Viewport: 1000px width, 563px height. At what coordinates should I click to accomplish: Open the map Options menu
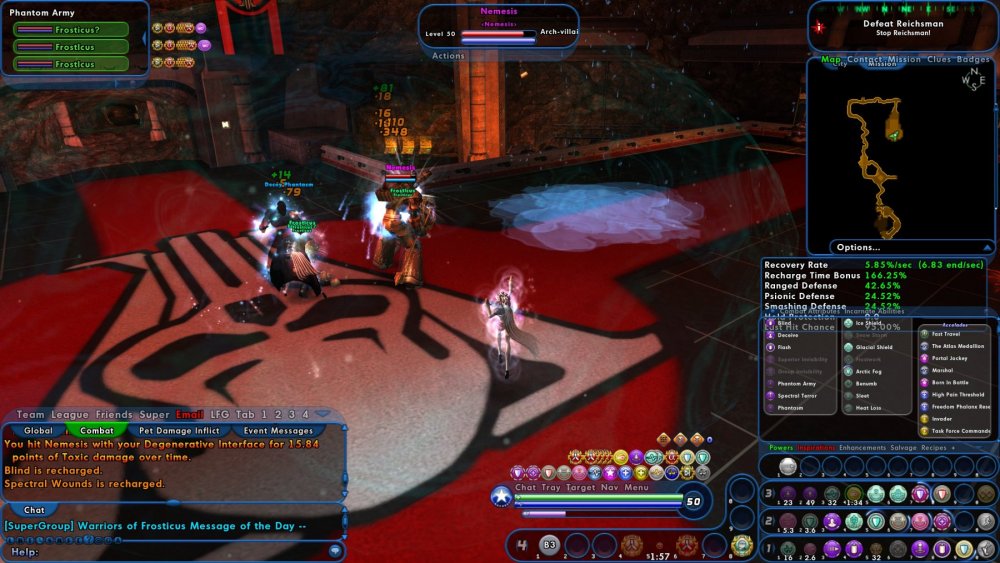[x=859, y=247]
